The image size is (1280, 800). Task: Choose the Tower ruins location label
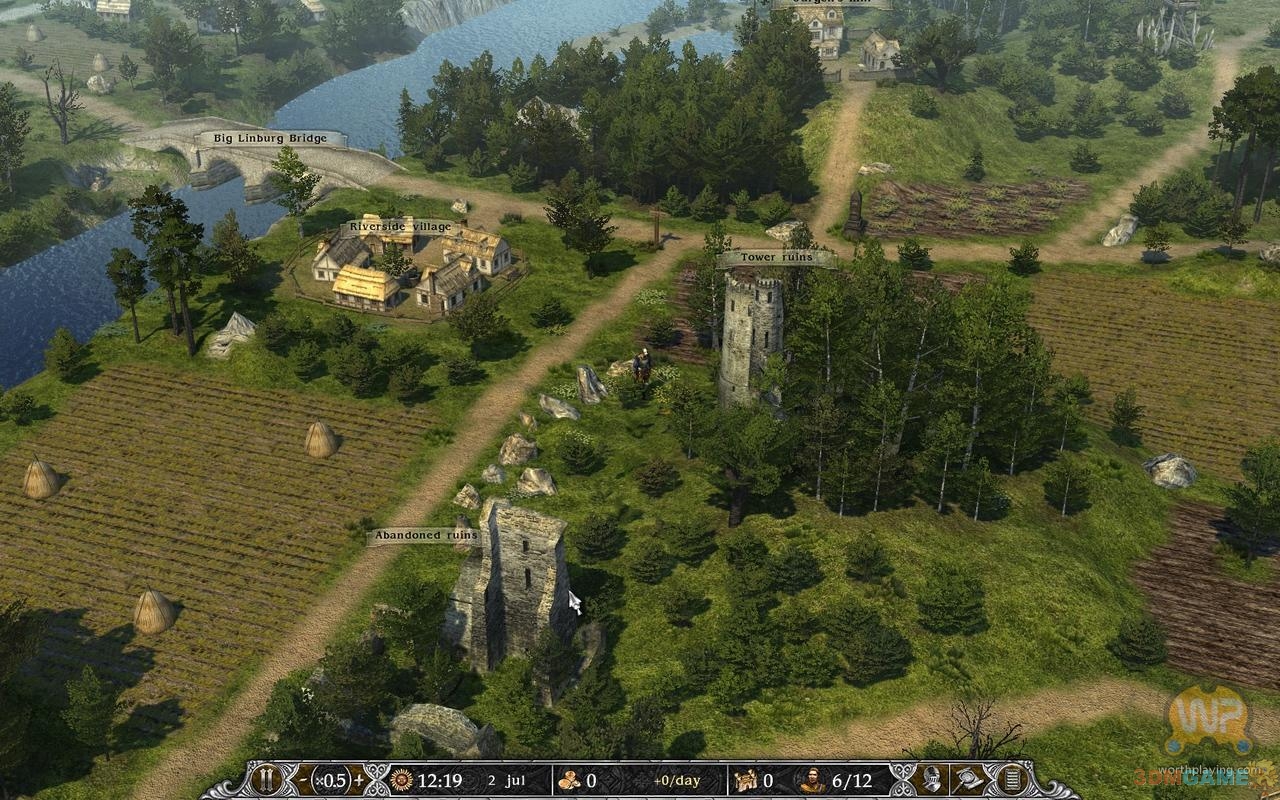click(776, 258)
